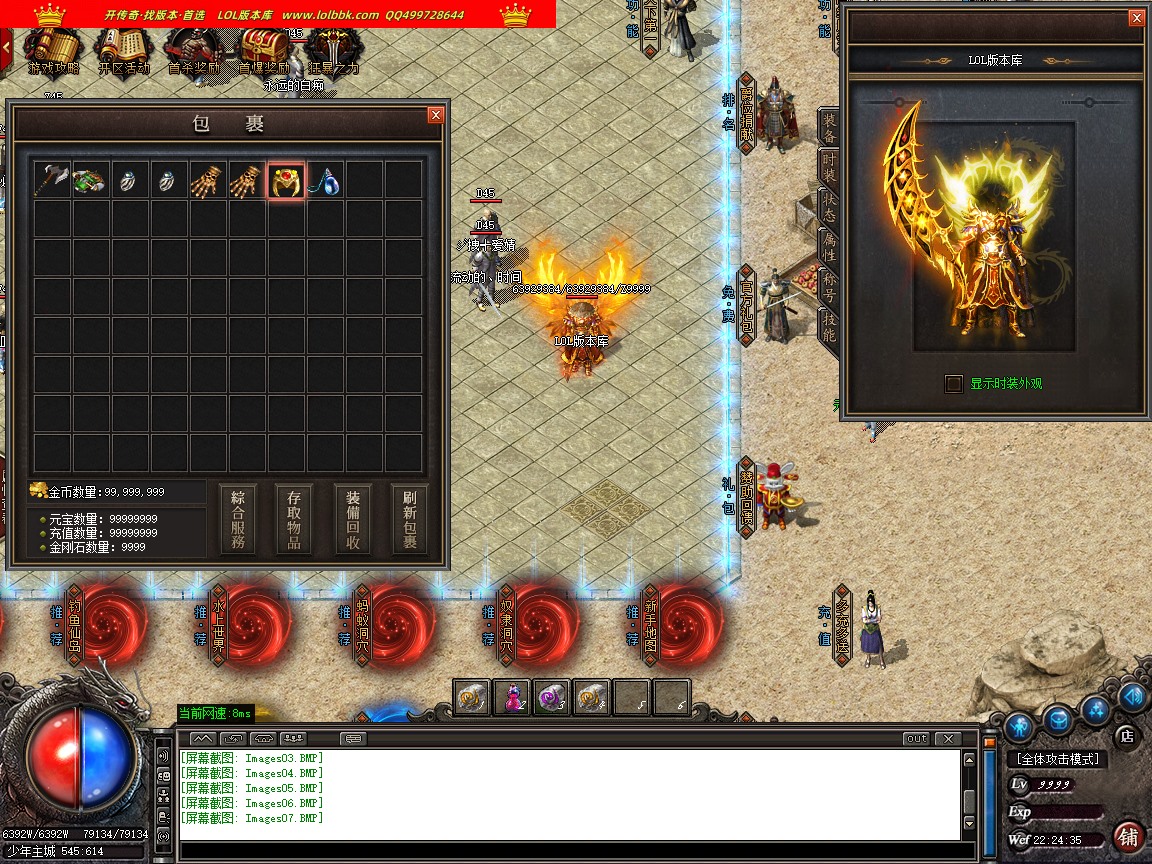Select the highlighted red-gem gold ring

286,181
